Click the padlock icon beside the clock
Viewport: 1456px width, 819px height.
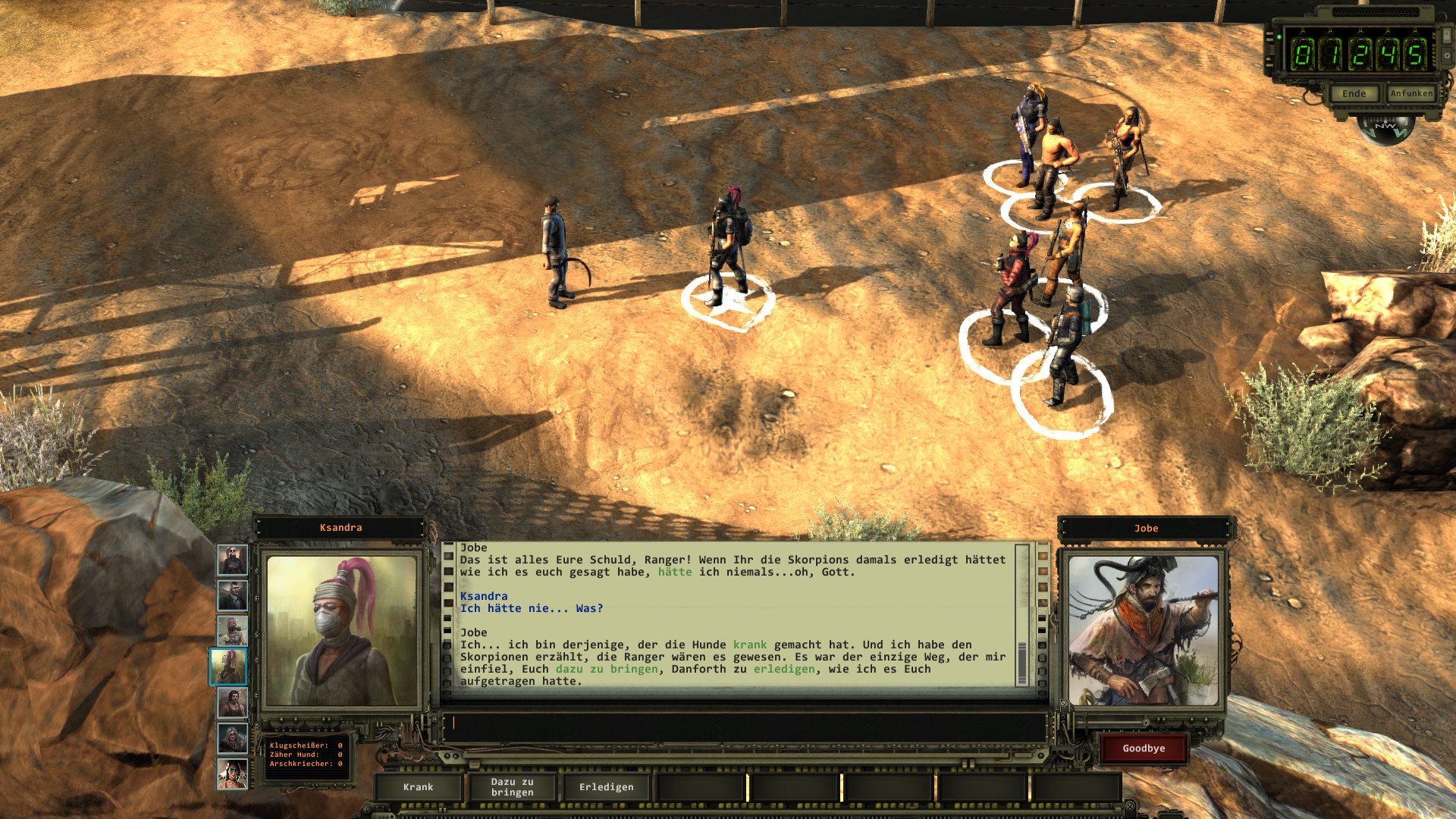coord(1446,35)
